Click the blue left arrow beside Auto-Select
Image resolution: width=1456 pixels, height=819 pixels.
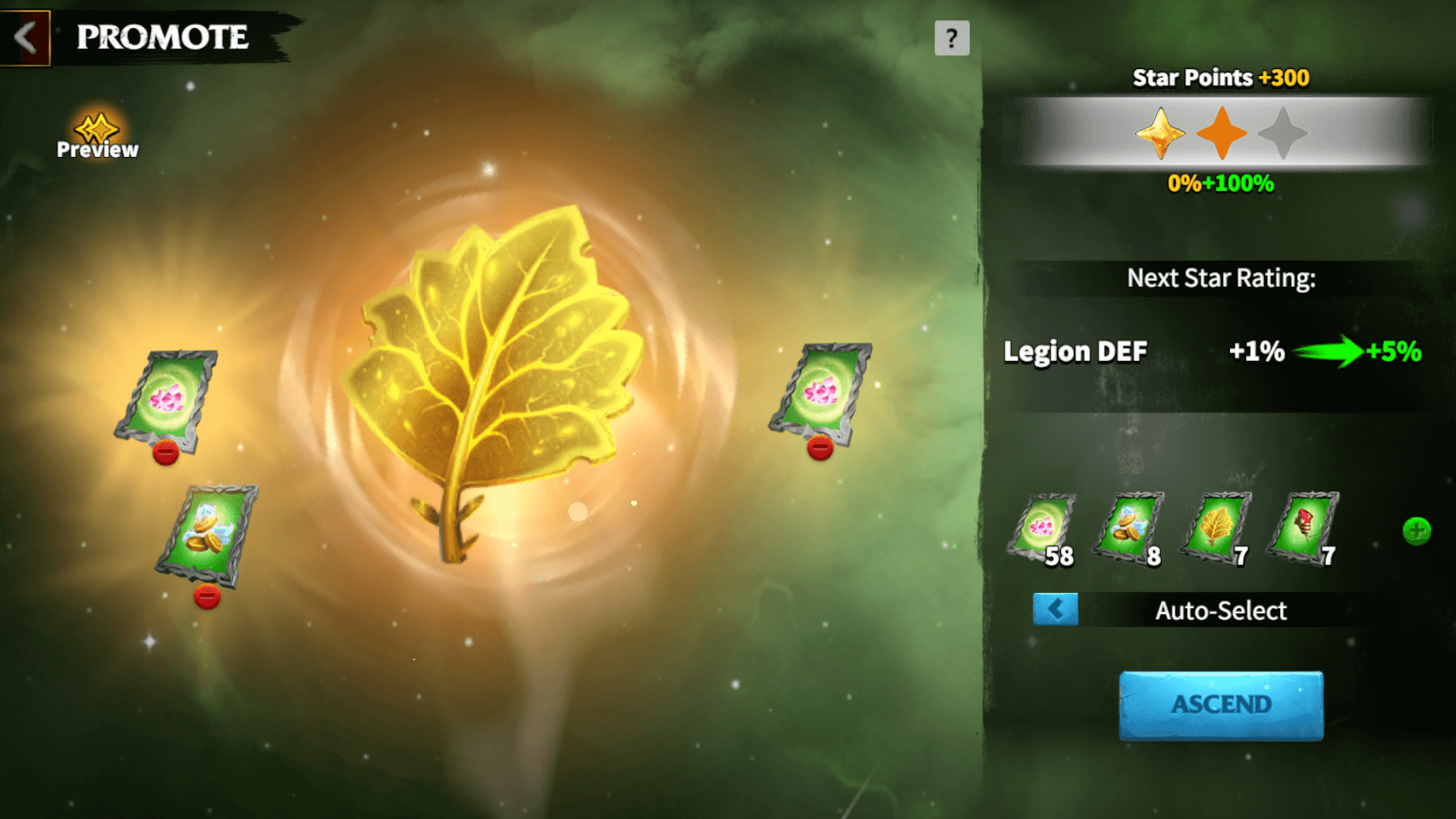(1055, 609)
